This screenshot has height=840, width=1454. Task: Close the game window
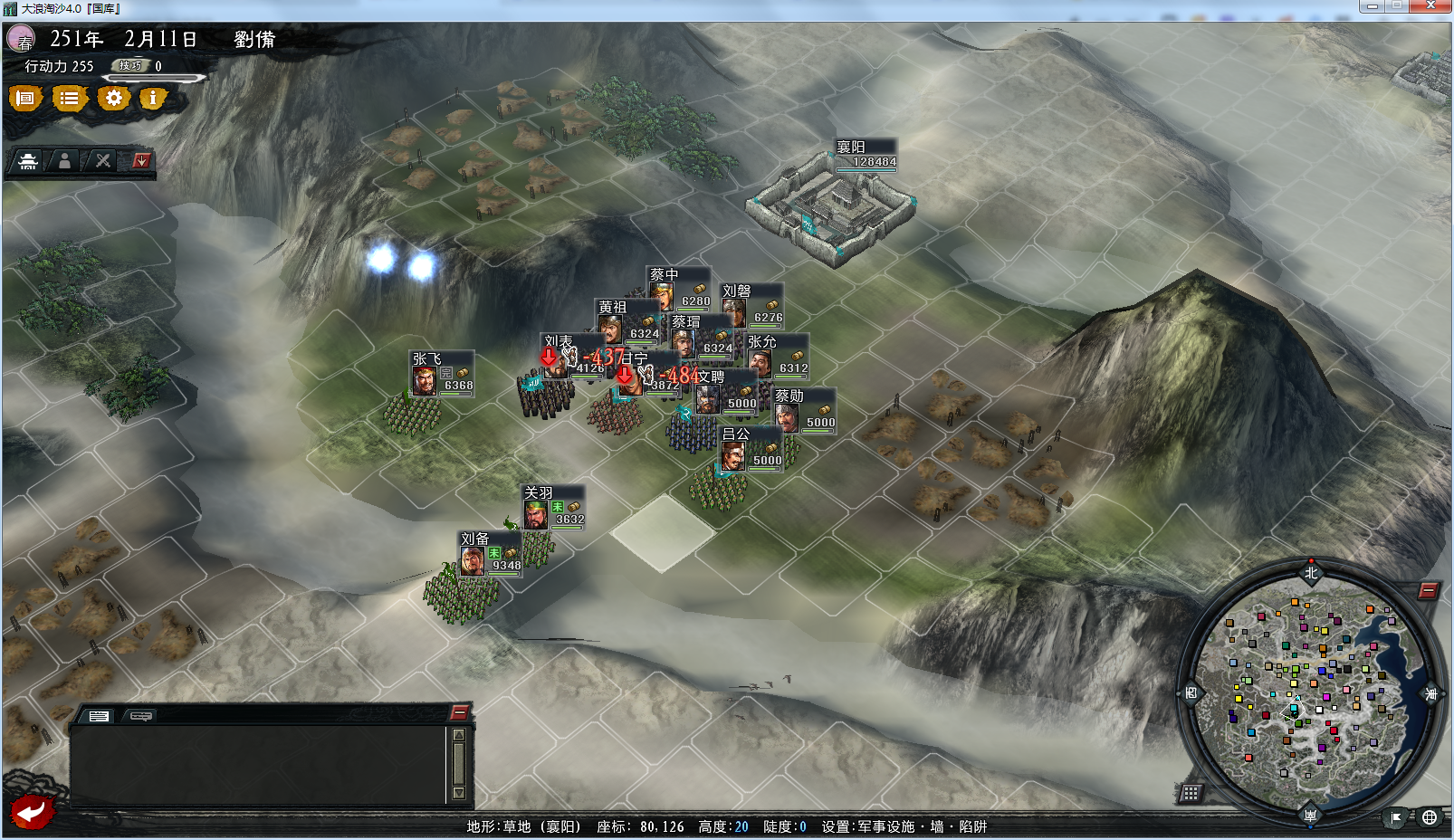pyautogui.click(x=1430, y=5)
